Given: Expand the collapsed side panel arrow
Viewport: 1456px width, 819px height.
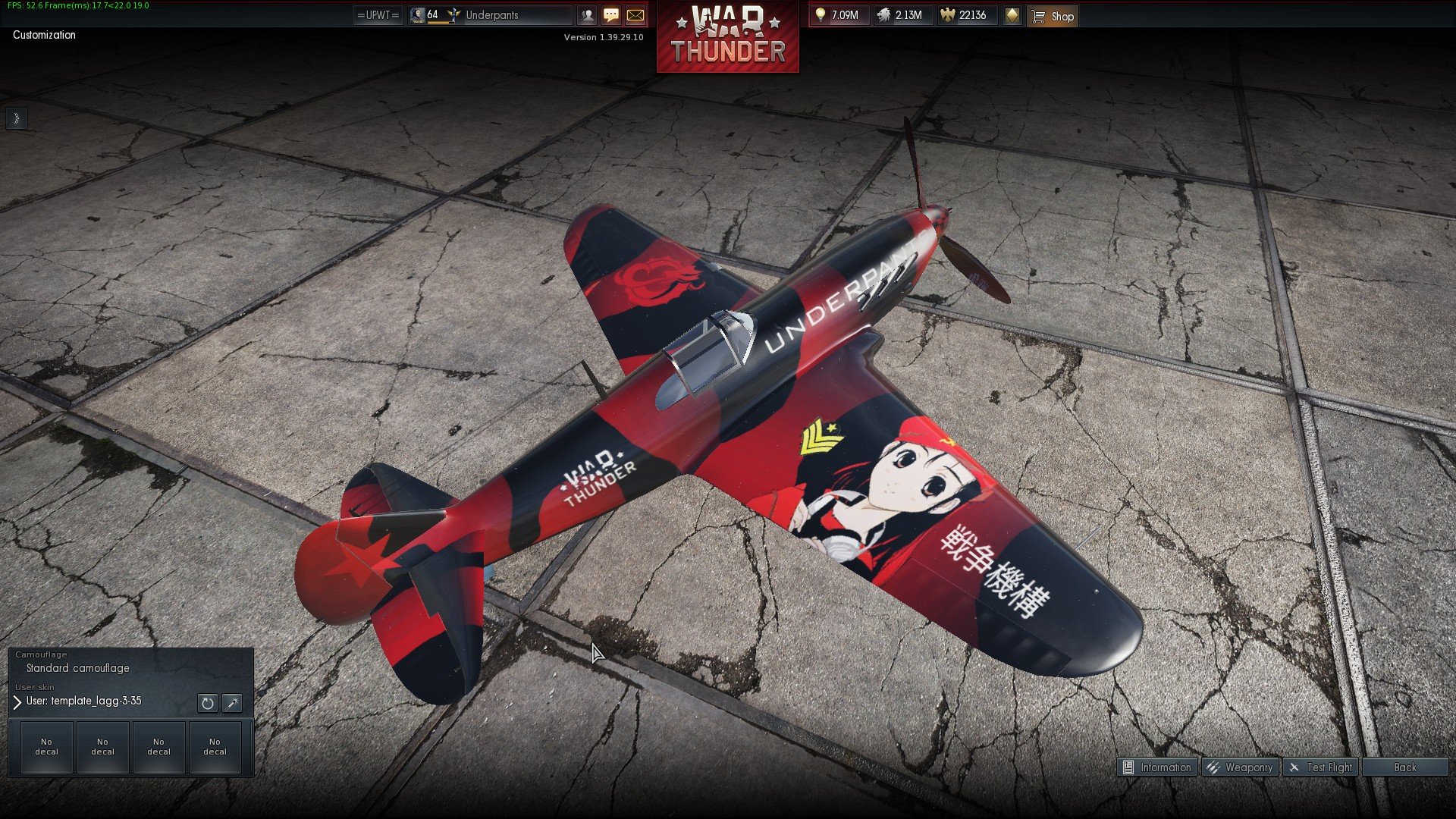Looking at the screenshot, I should pos(16,118).
